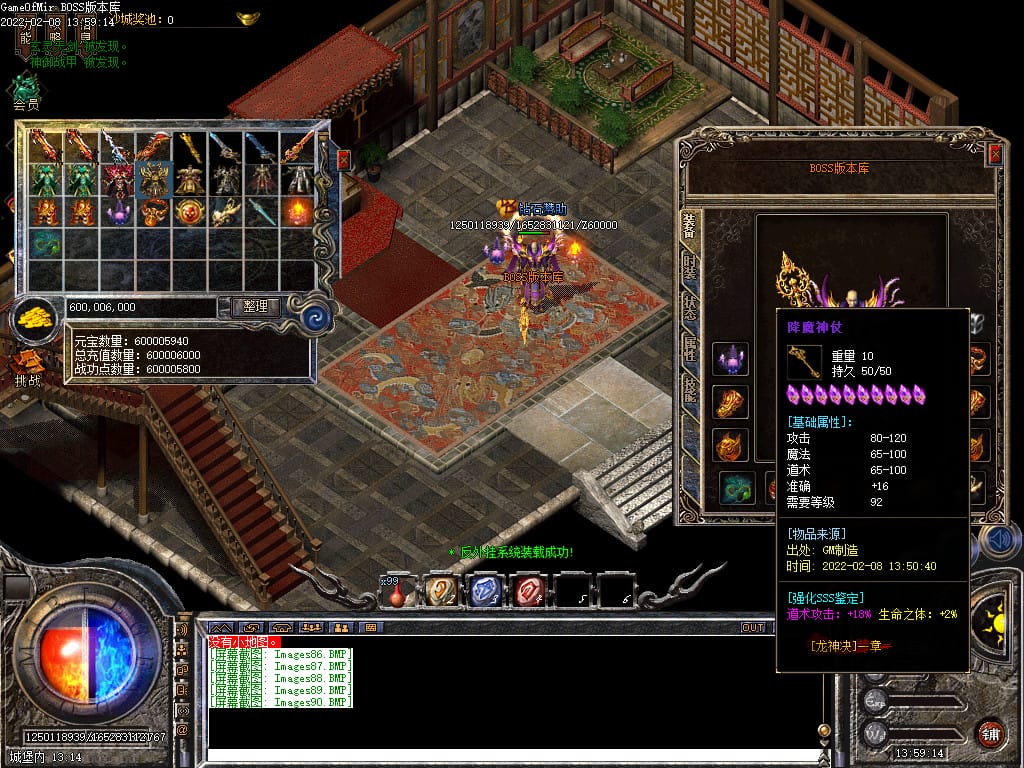Select the highlighted golden armor in bag
1024x768 pixels.
coord(155,180)
